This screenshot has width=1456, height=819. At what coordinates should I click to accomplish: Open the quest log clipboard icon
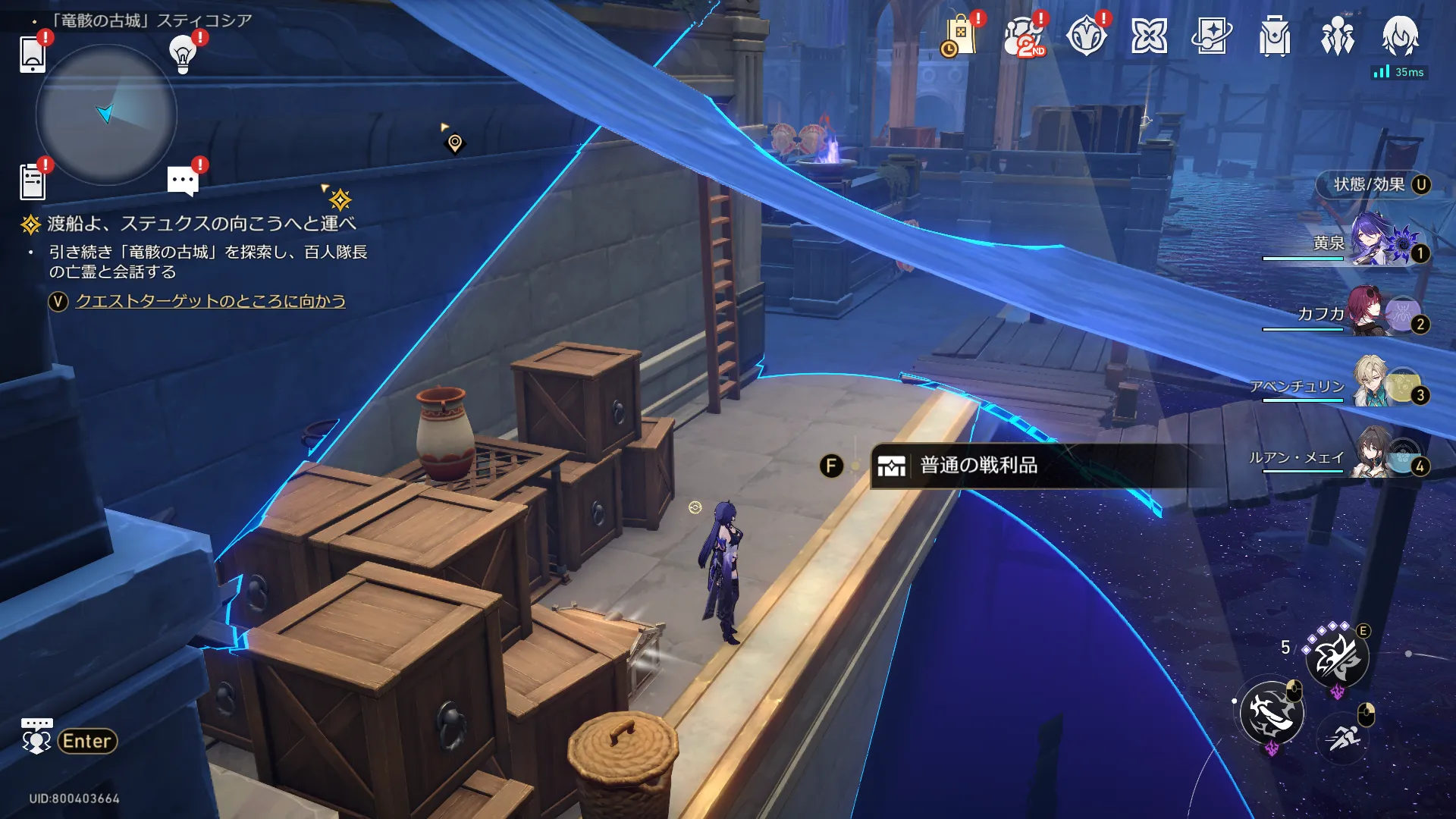[33, 181]
